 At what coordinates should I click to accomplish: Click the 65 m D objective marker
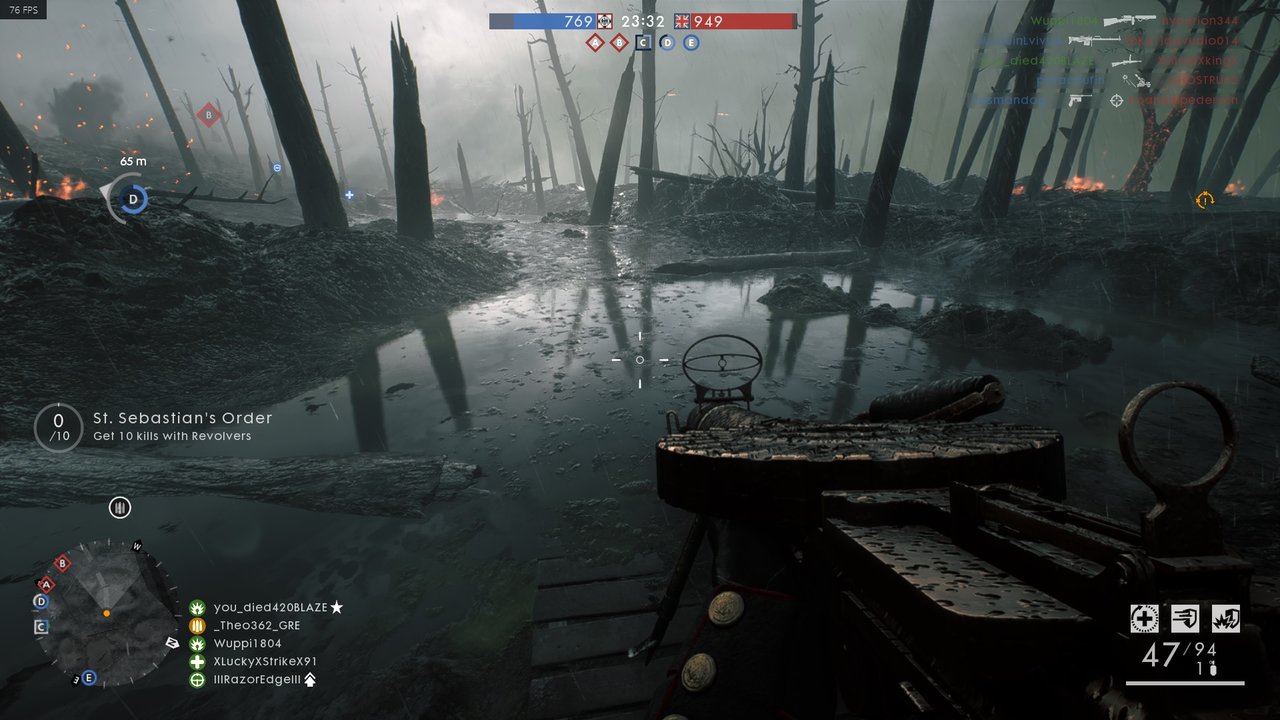tap(133, 199)
